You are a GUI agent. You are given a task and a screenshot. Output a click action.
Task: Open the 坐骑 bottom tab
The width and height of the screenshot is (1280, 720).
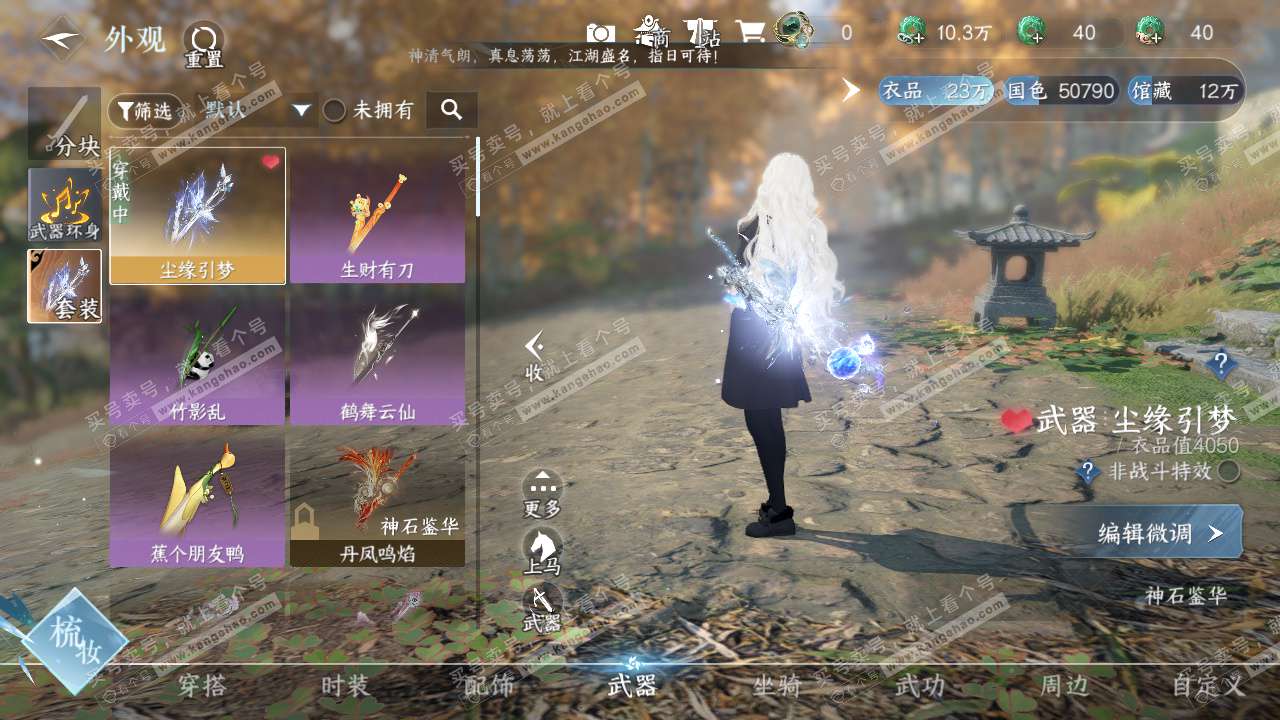[x=777, y=686]
